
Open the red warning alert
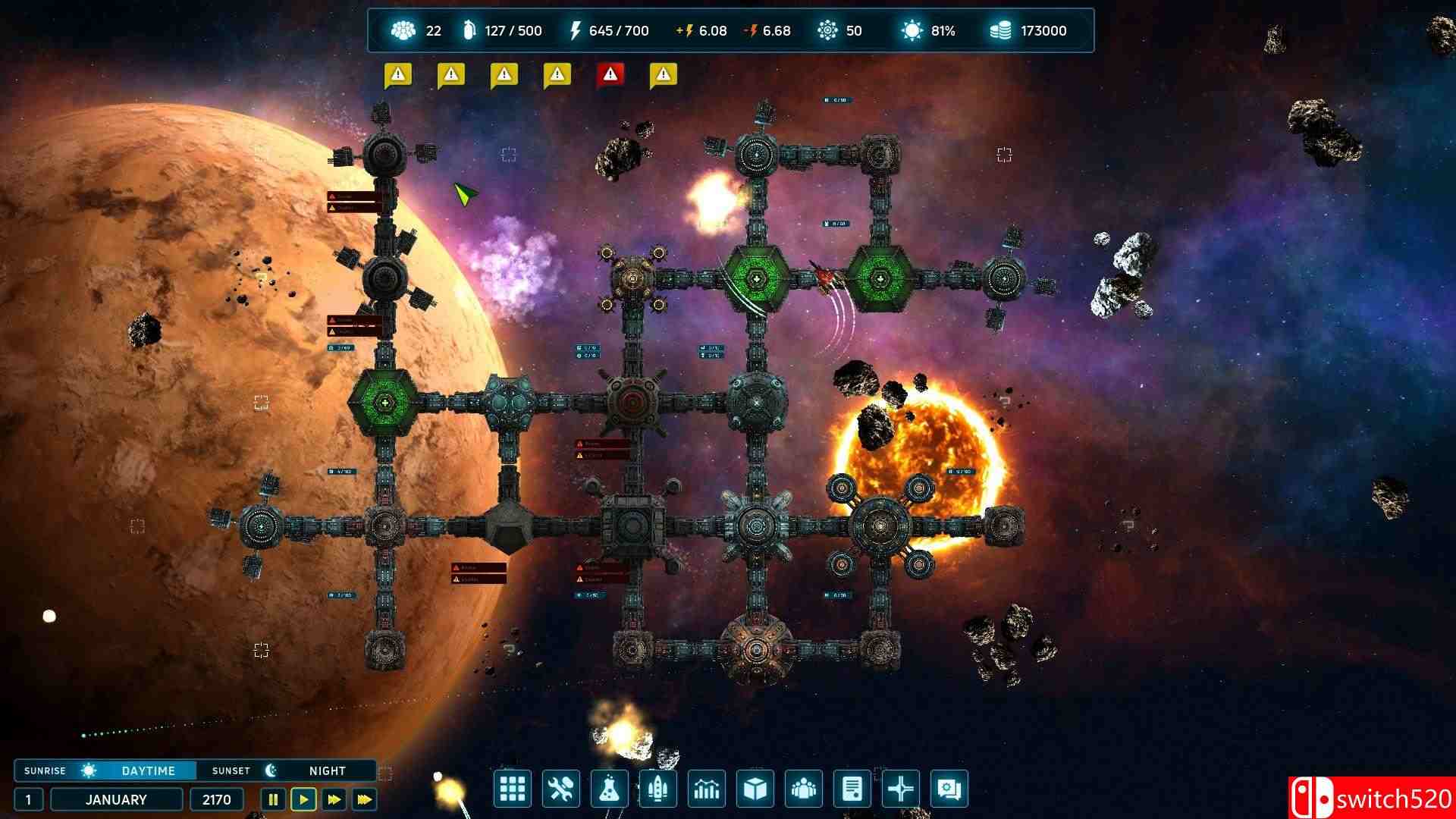610,74
